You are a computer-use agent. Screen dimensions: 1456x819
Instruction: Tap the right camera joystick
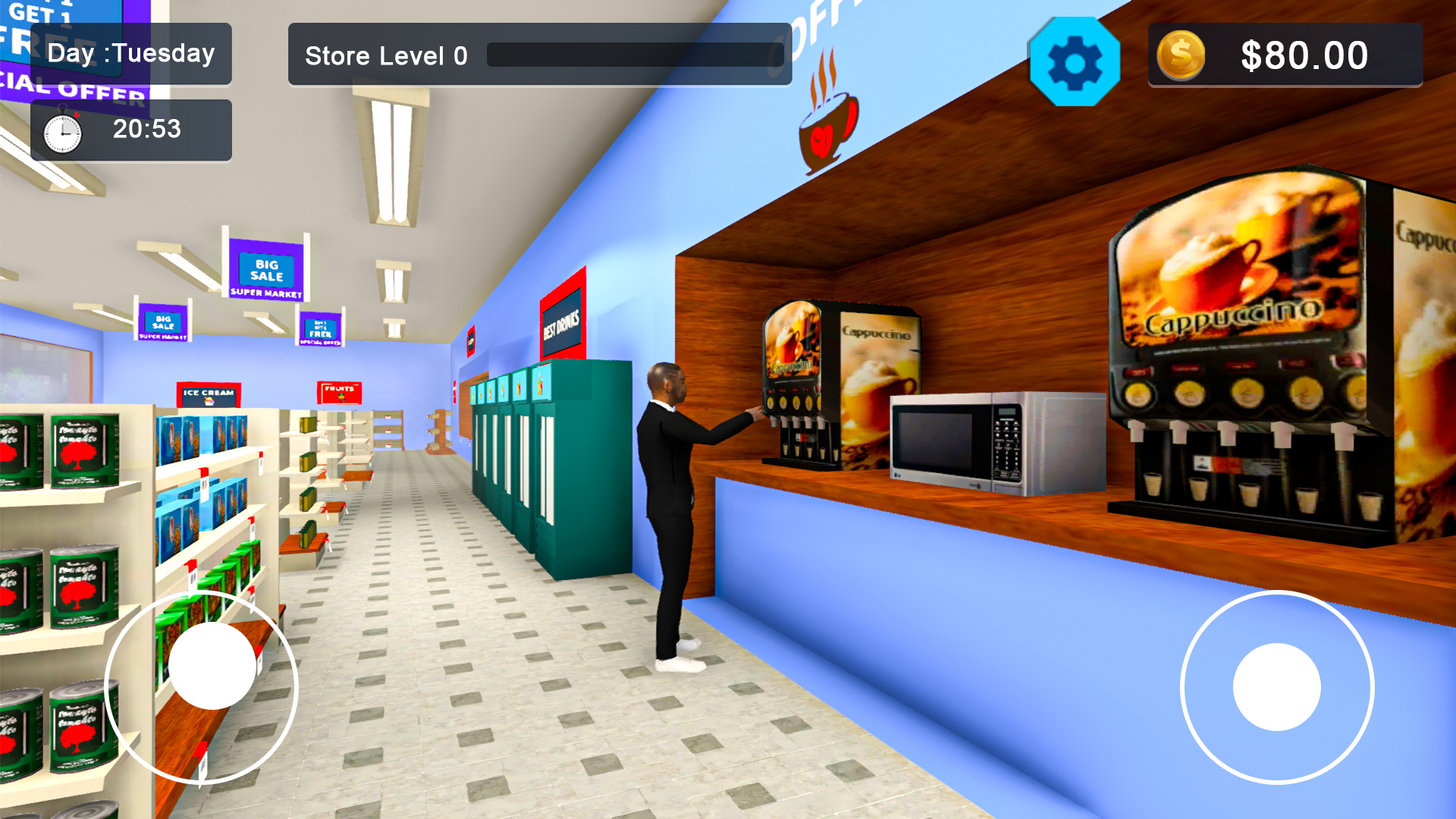point(1278,686)
